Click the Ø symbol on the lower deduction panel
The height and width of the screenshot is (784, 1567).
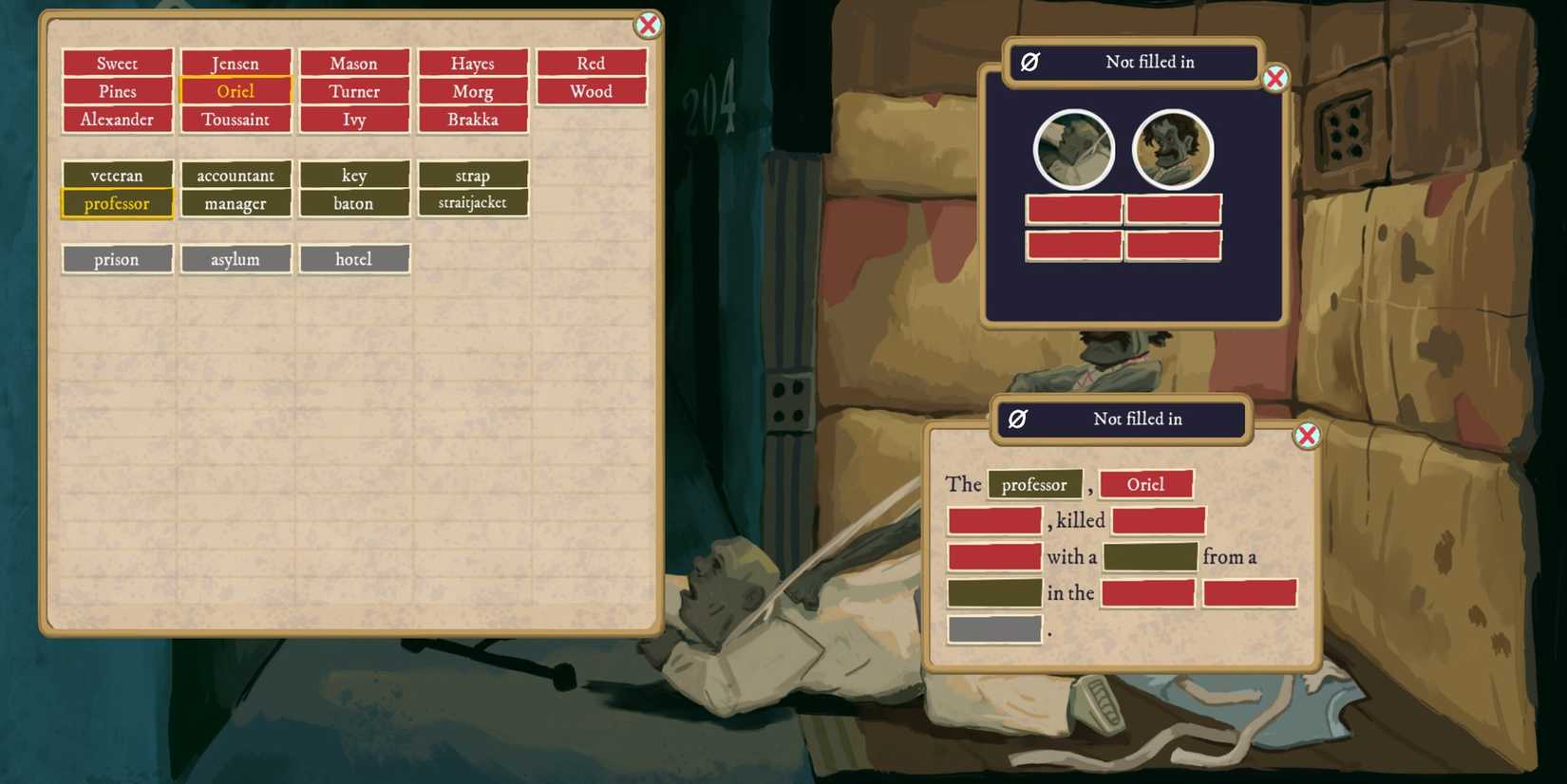click(1017, 419)
